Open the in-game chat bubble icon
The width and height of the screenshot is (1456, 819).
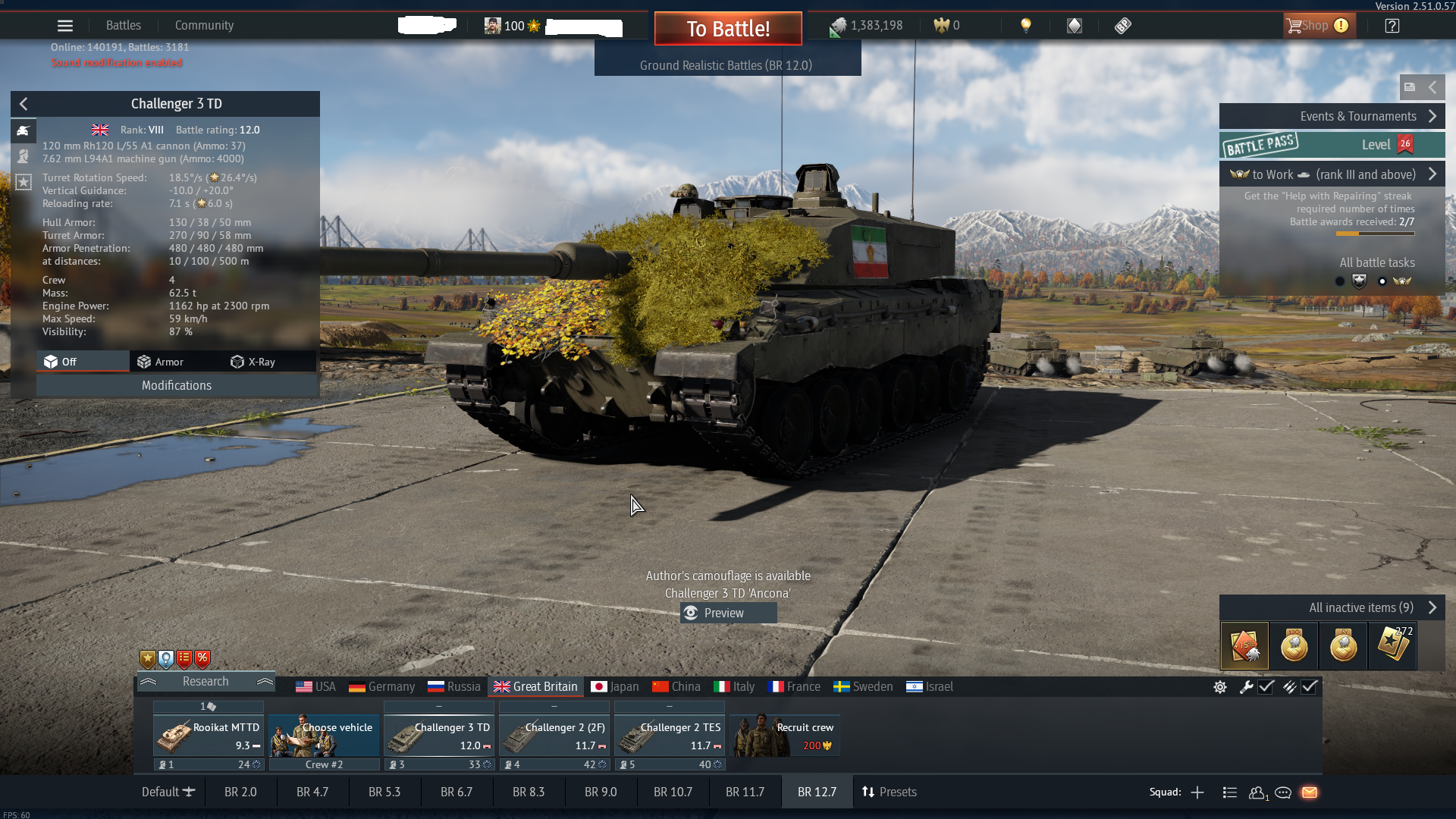click(1283, 793)
